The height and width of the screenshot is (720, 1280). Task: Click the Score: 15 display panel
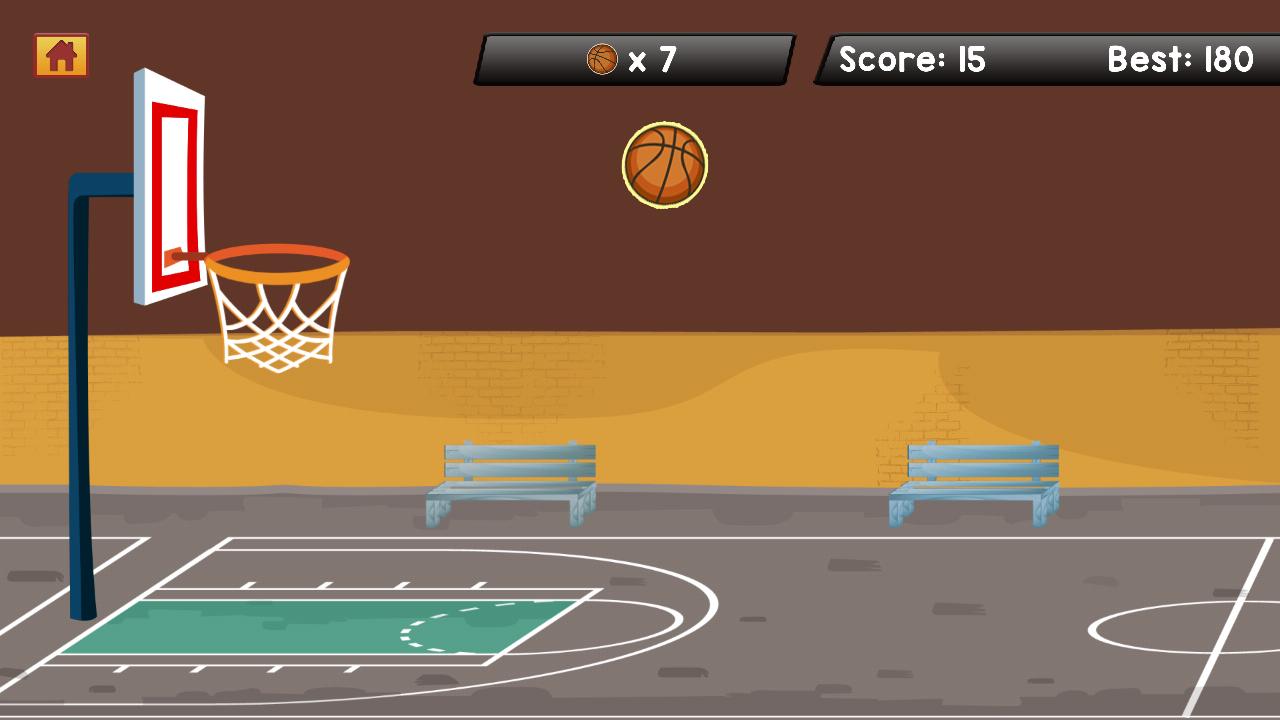pos(911,59)
